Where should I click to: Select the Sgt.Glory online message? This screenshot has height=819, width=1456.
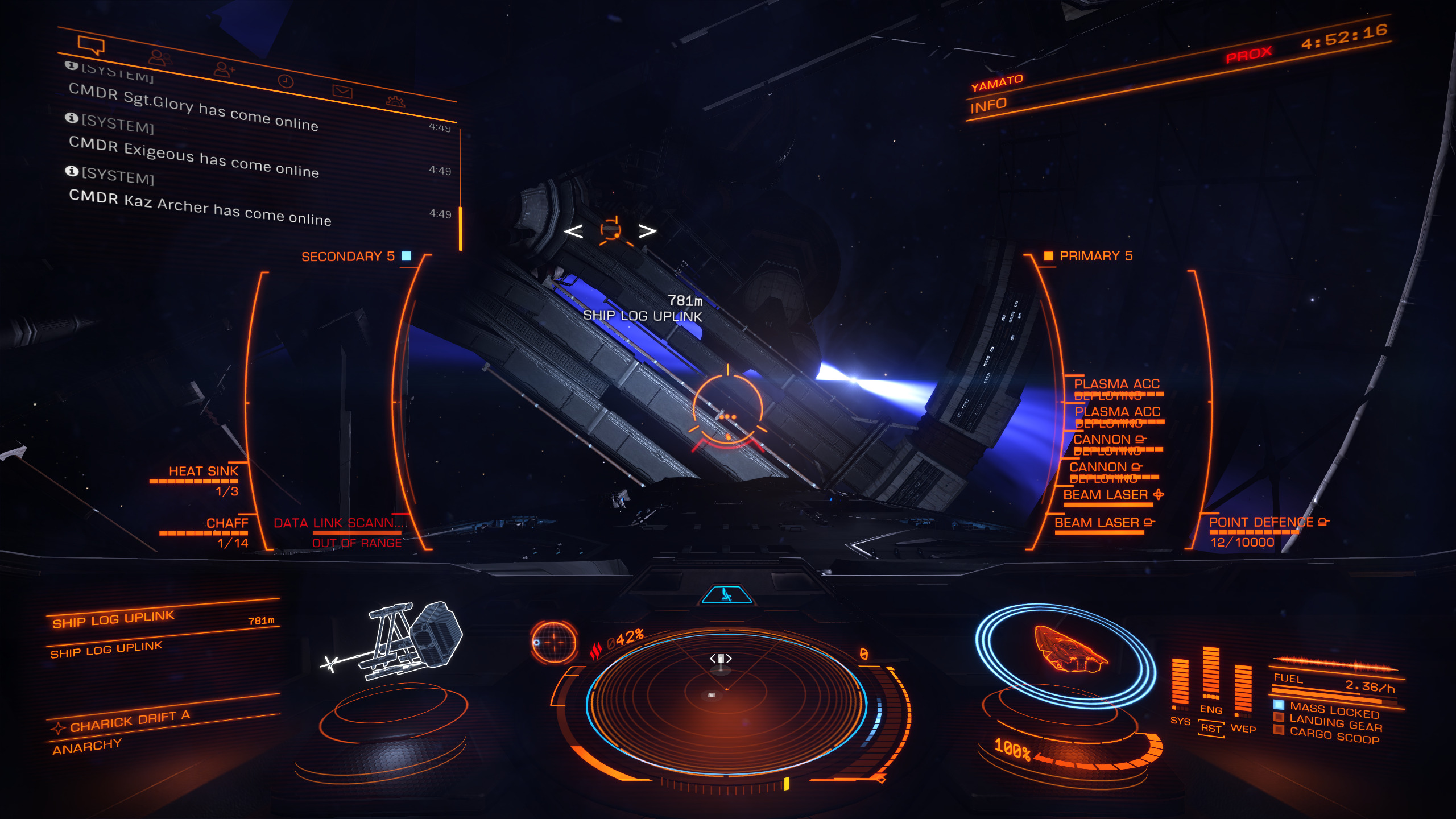[x=193, y=108]
